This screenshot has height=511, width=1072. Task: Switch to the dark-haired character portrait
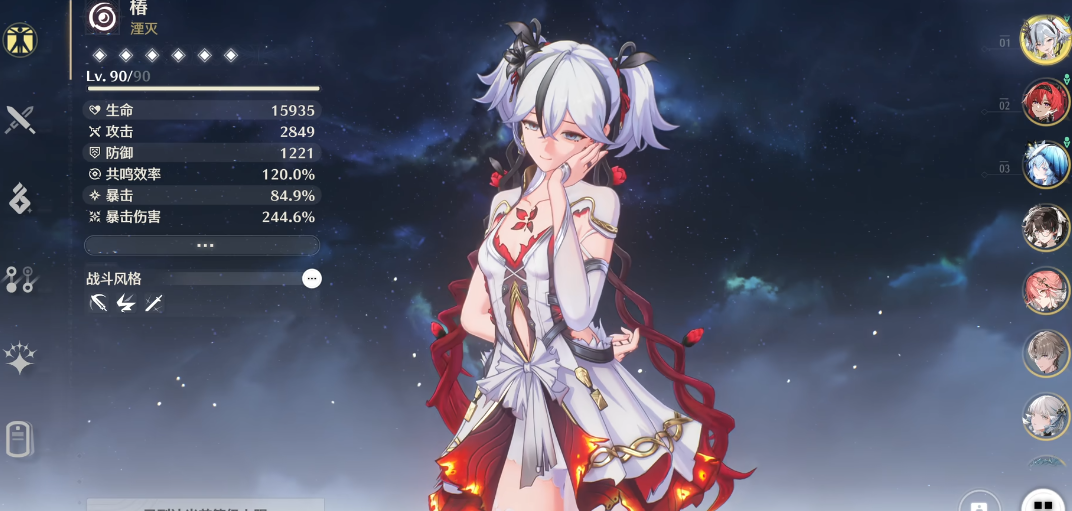(x=1045, y=227)
